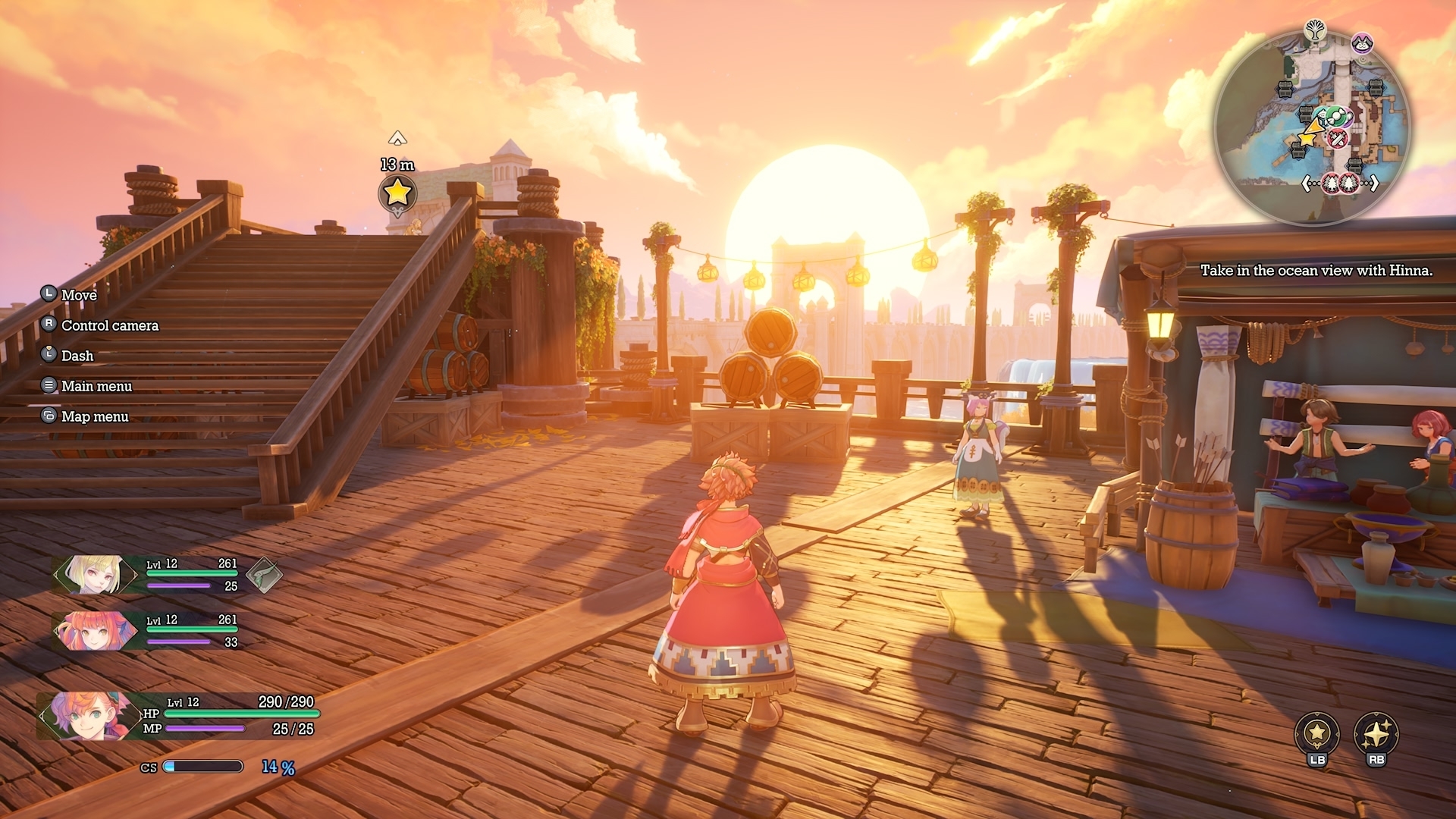Select the yellow star quest marker on the minimap
Image resolution: width=1456 pixels, height=819 pixels.
point(1308,139)
